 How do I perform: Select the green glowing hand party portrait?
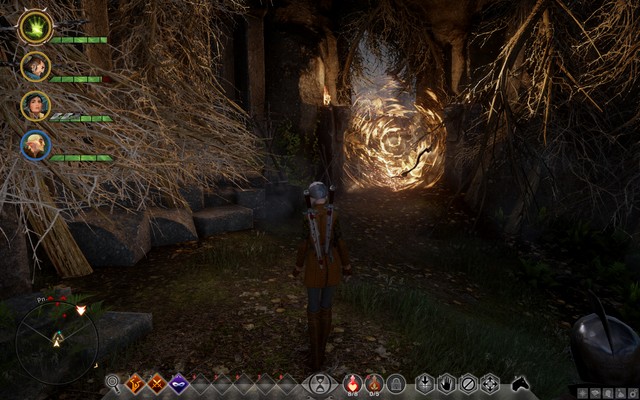(35, 28)
